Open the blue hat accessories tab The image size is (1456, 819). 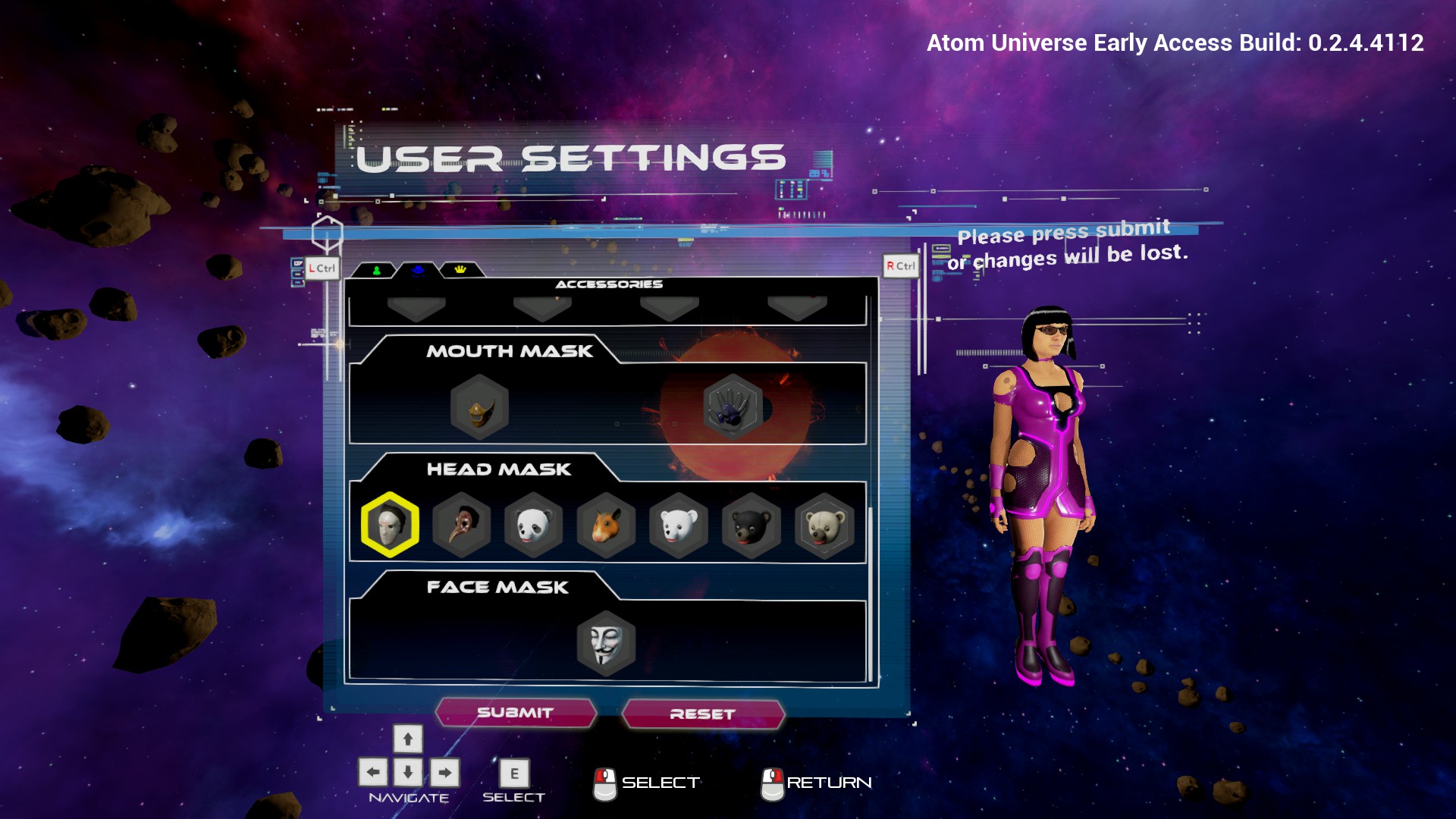pos(418,270)
